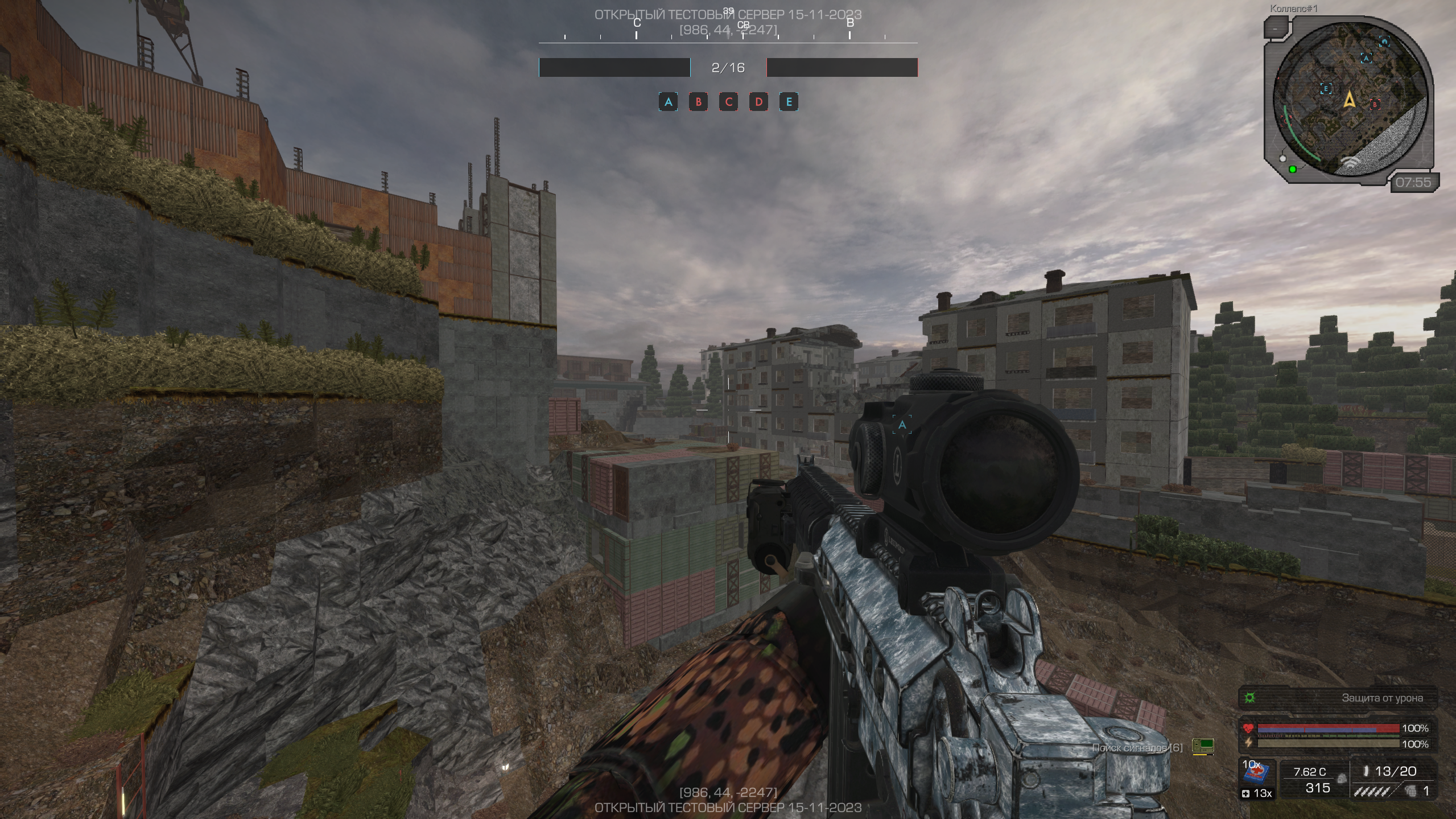Click the floating A objective marker near scope
Viewport: 1456px width, 819px height.
point(902,425)
